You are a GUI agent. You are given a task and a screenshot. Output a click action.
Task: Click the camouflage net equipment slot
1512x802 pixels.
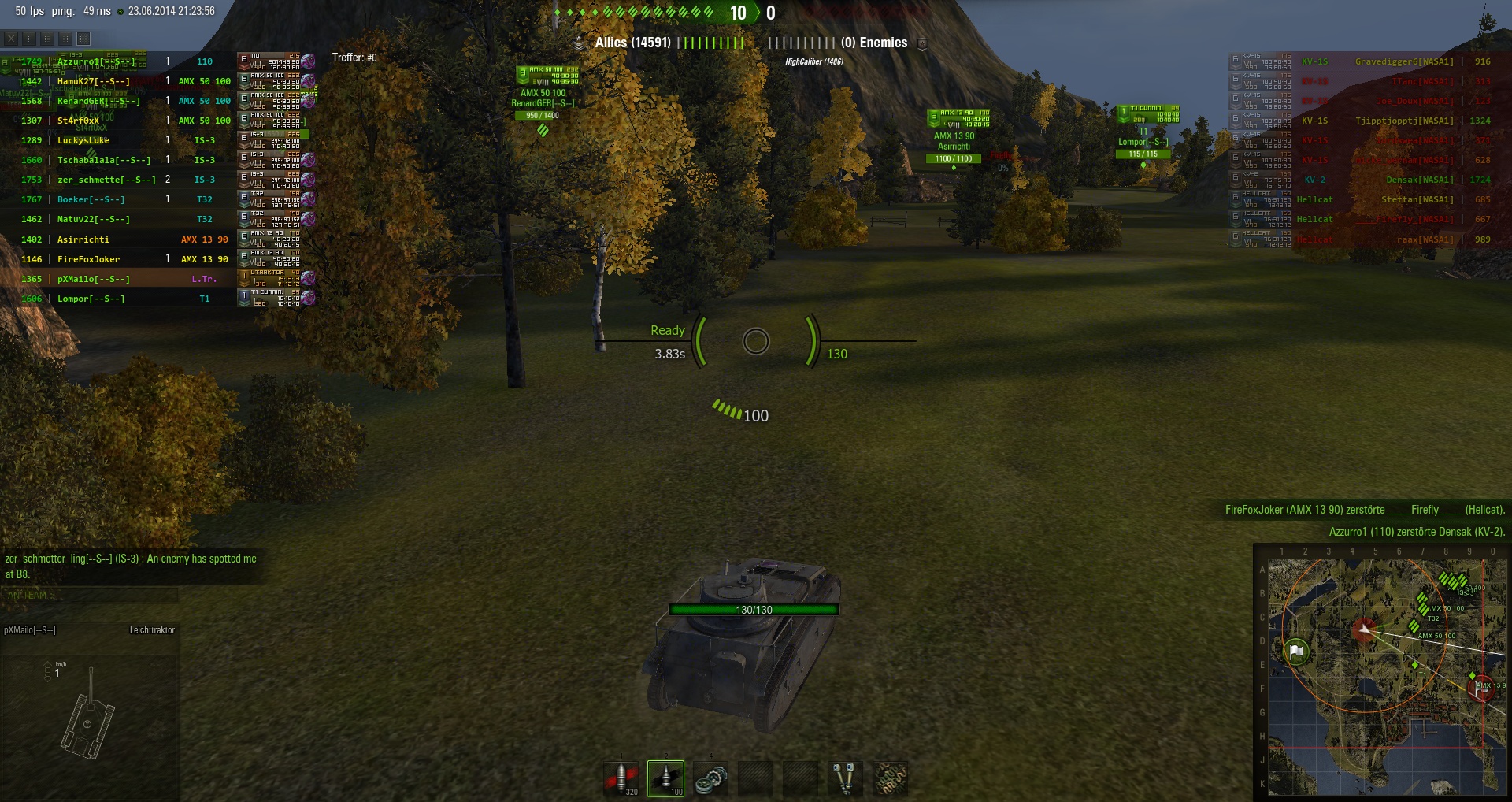pos(890,778)
